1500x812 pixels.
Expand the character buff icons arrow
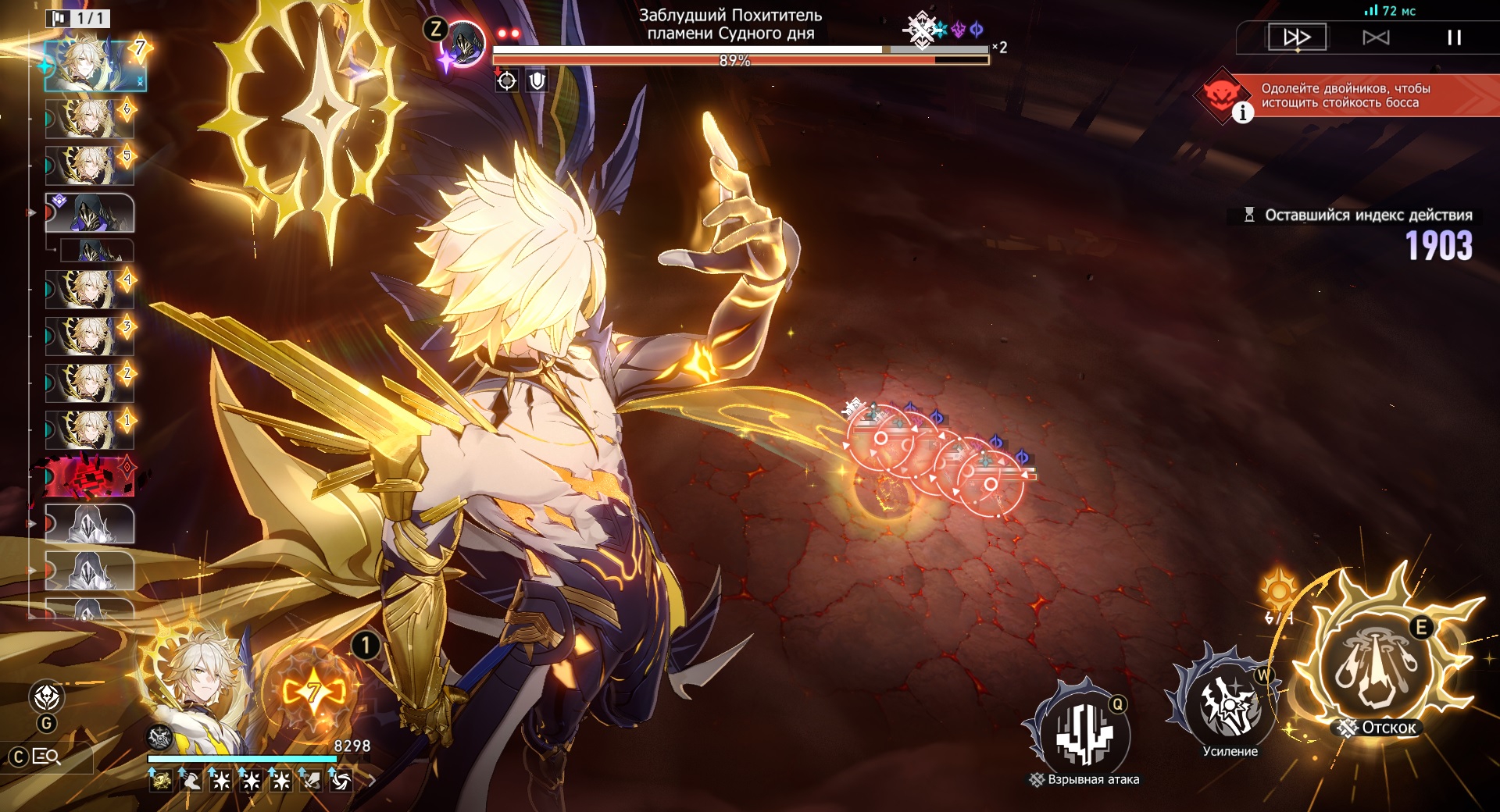pos(372,779)
